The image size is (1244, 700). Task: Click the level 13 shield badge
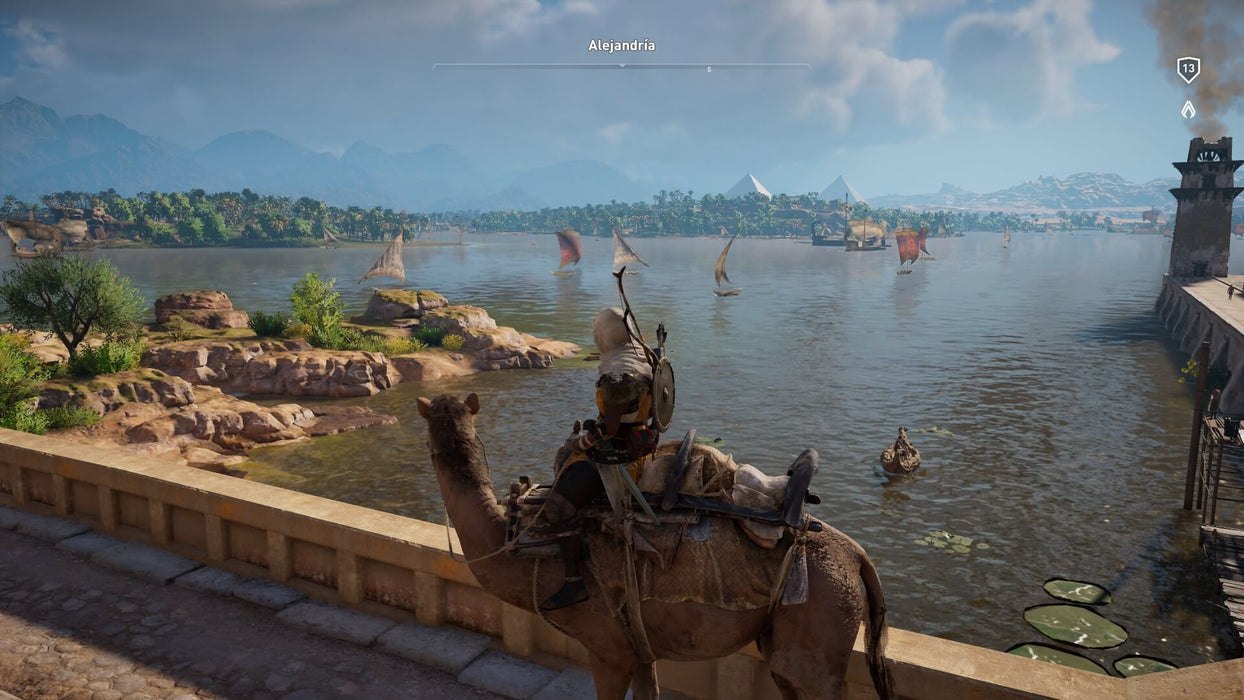1188,70
